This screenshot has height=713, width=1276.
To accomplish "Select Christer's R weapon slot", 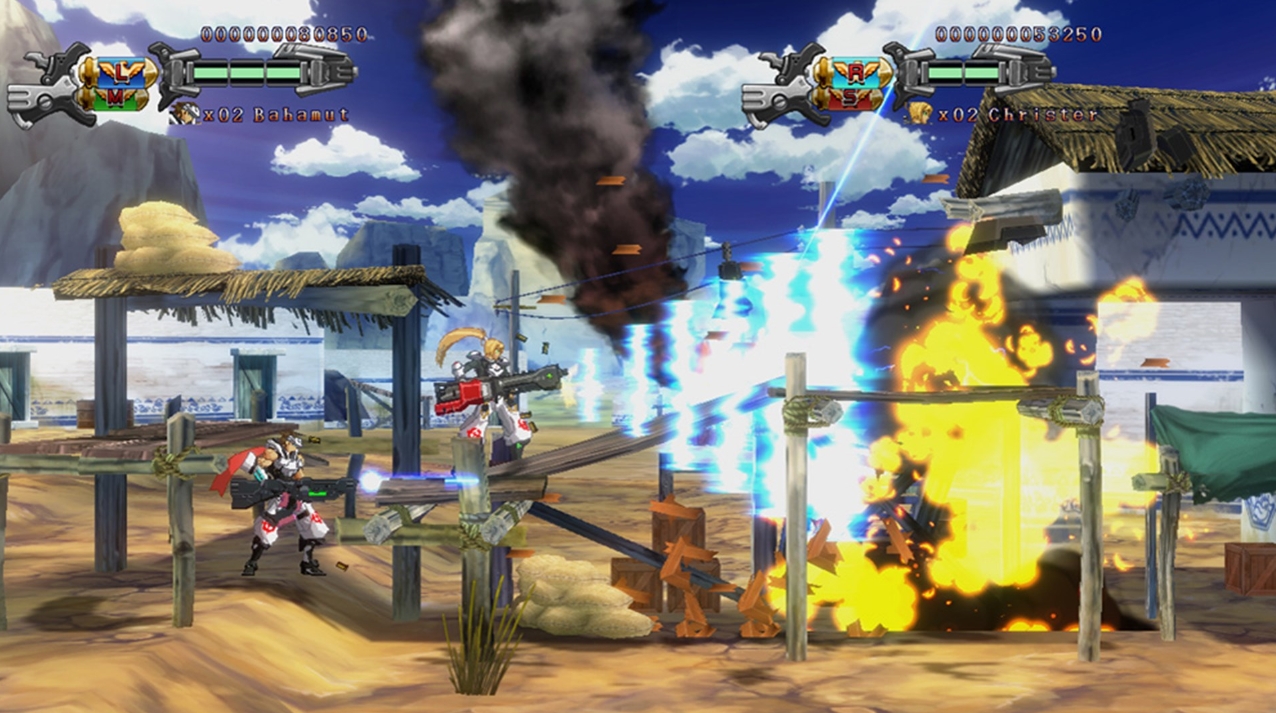I will (x=854, y=70).
